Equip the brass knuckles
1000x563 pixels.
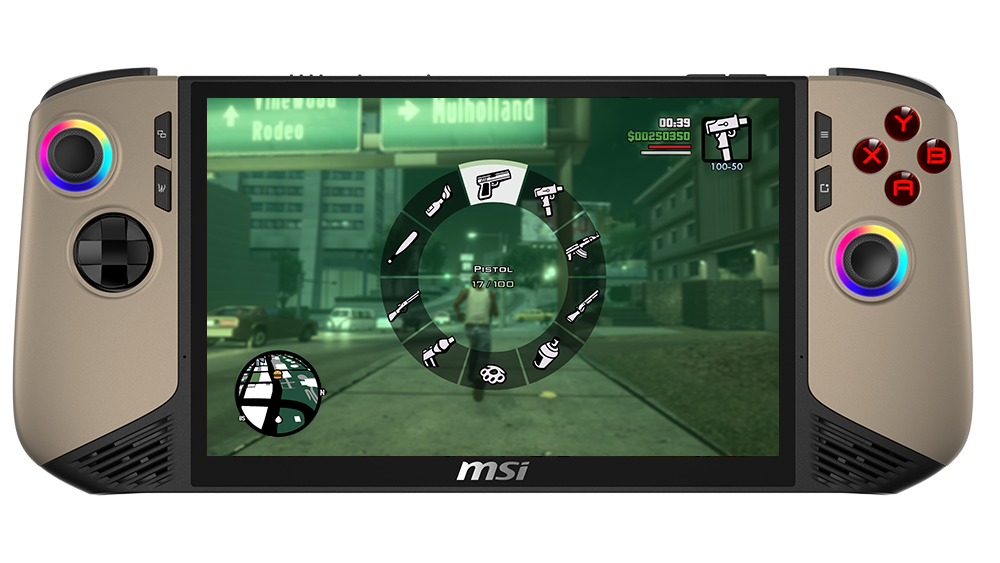click(493, 374)
